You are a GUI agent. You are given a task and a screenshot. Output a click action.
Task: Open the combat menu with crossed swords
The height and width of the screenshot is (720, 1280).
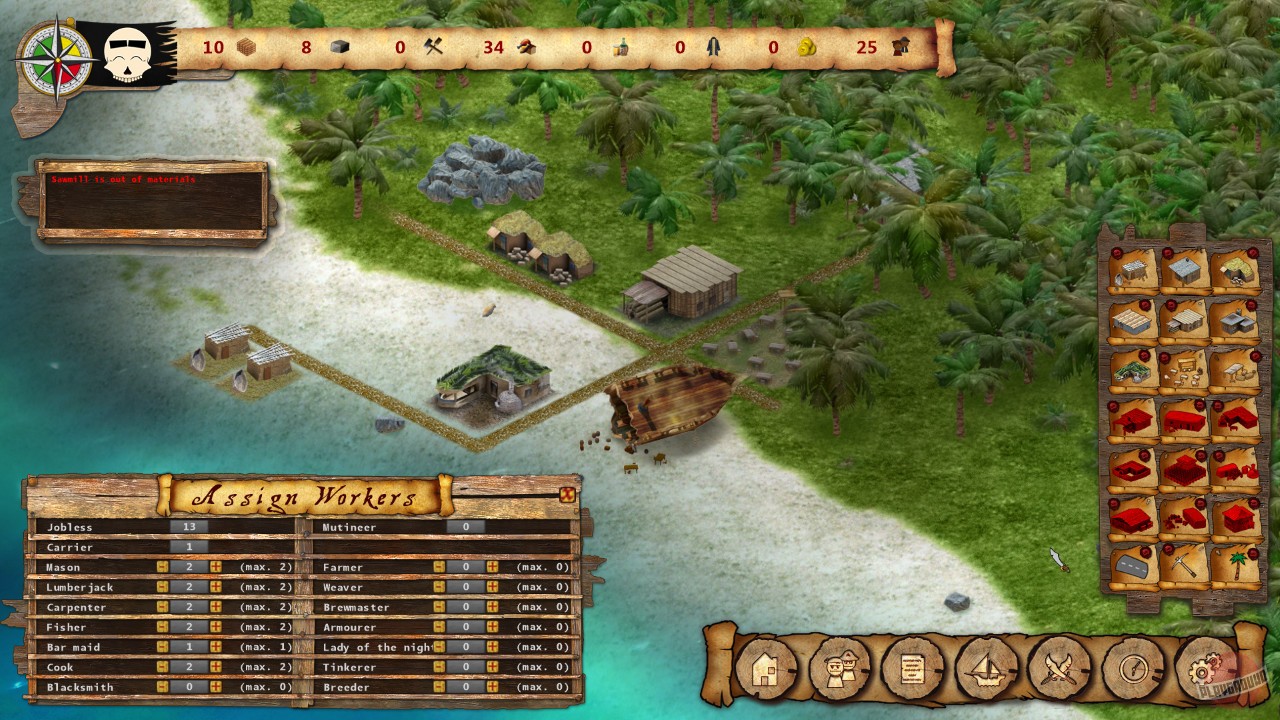1060,670
